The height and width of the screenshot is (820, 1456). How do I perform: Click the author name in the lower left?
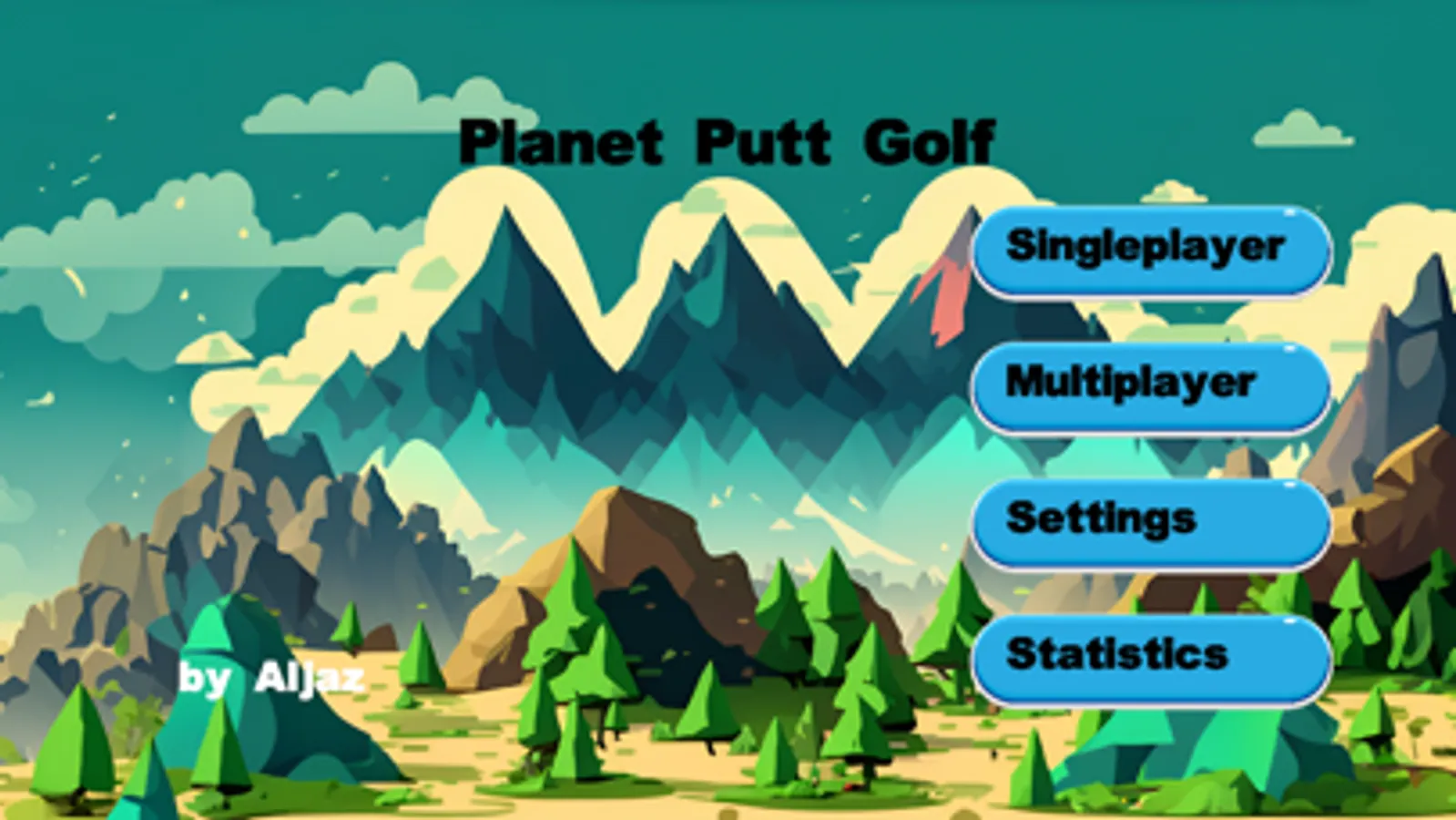[x=270, y=678]
